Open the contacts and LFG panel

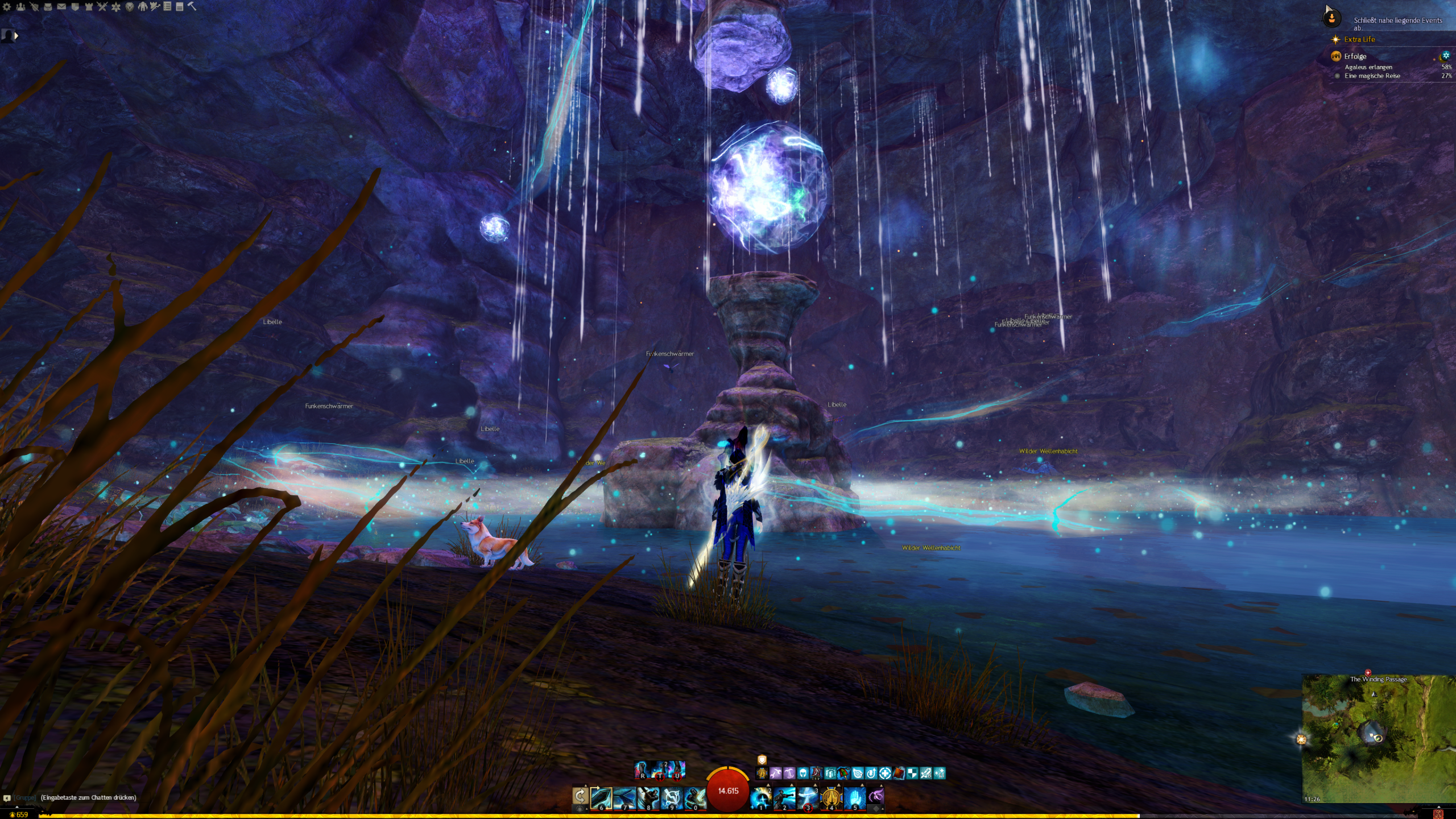[x=20, y=7]
